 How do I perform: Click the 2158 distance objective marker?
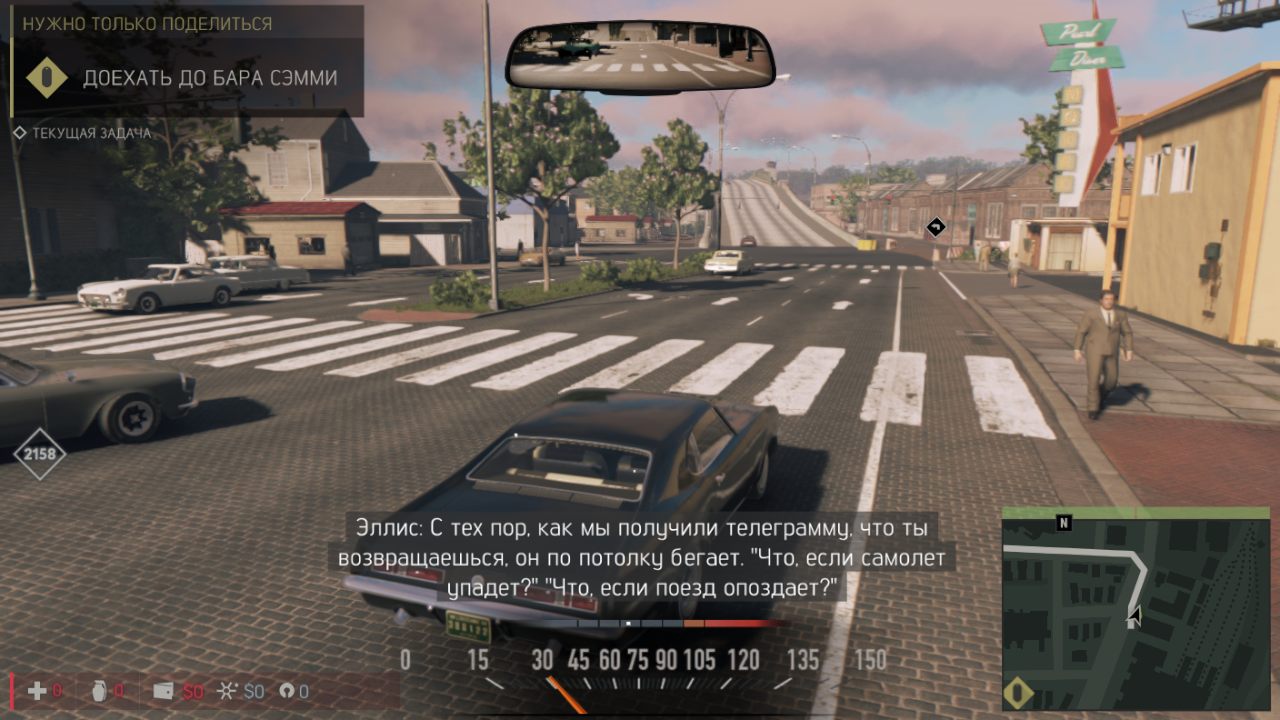(40, 455)
